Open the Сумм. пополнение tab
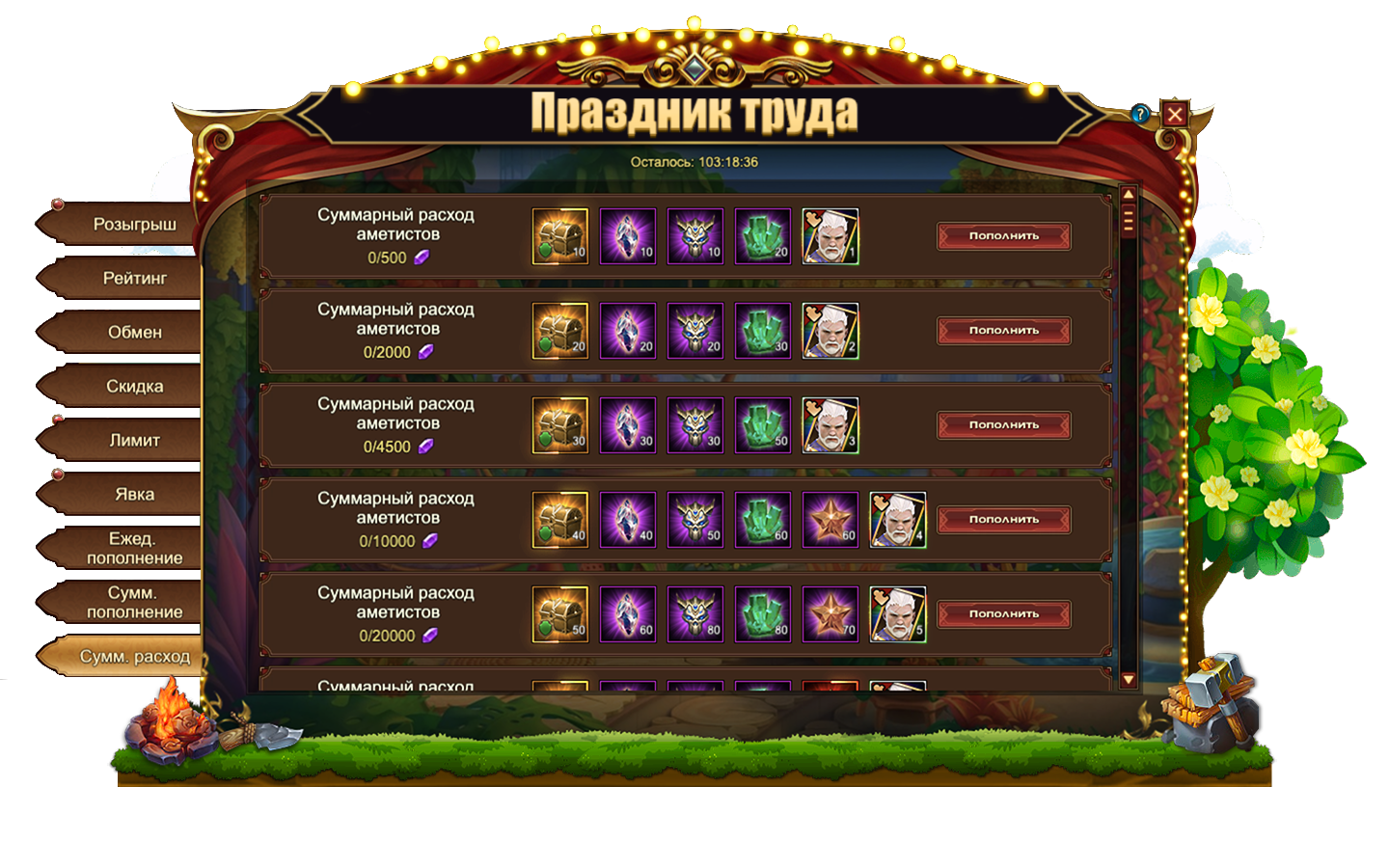Image resolution: width=1389 pixels, height=868 pixels. tap(134, 603)
